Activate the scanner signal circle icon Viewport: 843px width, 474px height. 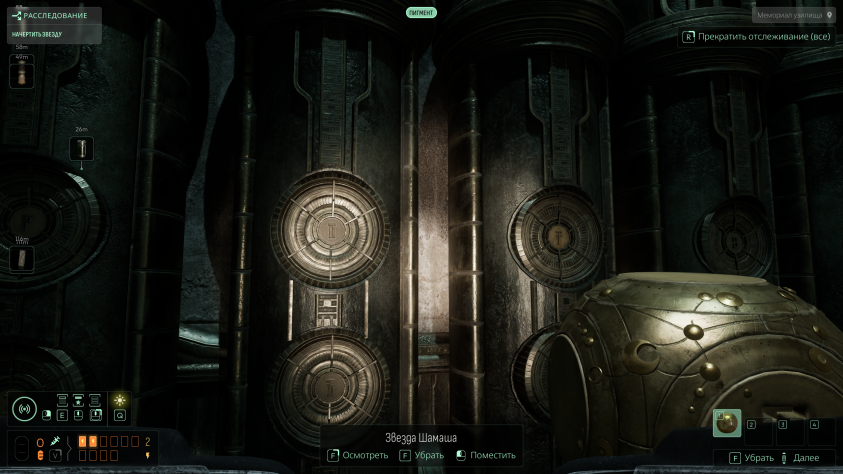24,409
